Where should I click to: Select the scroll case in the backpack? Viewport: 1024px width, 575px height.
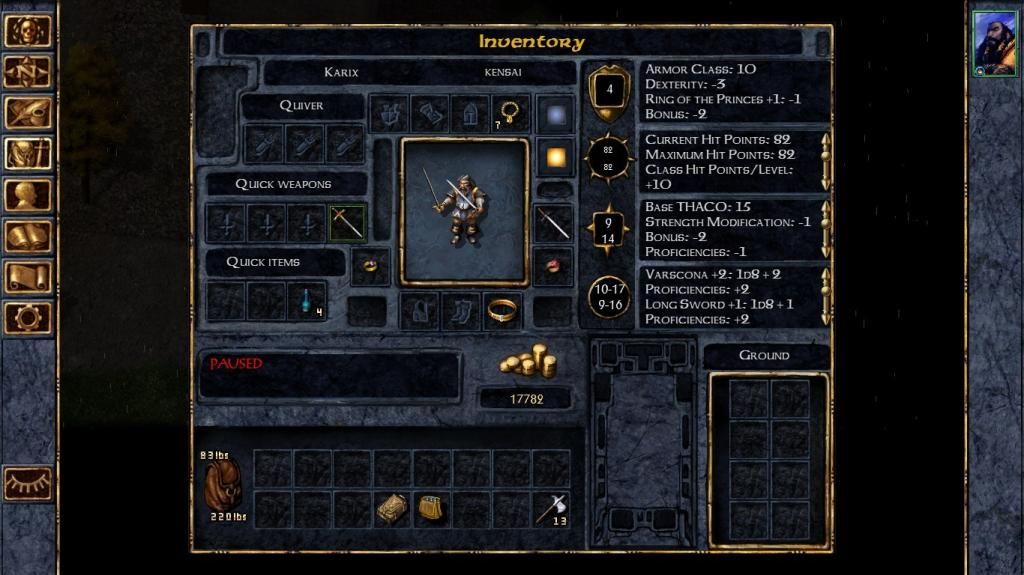tap(392, 509)
